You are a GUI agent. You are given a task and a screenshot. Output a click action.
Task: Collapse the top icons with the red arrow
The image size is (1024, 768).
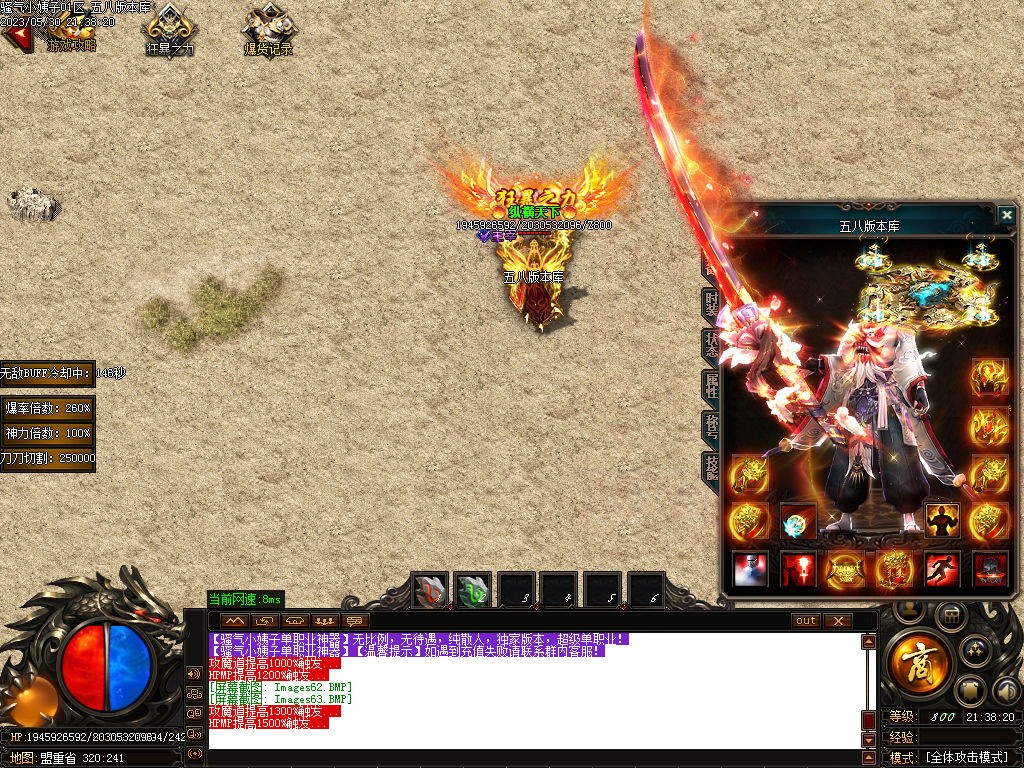[15, 38]
